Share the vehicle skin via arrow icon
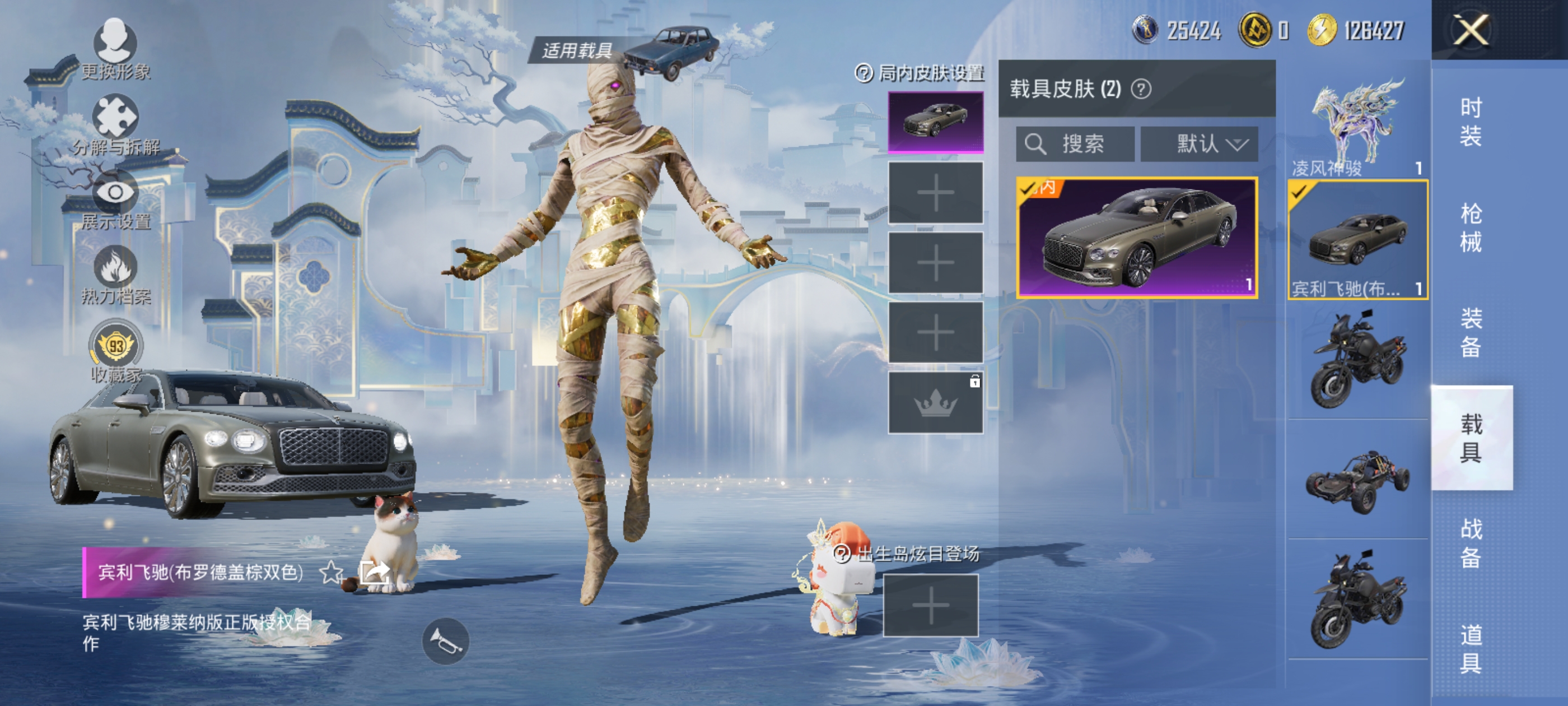 tap(374, 573)
